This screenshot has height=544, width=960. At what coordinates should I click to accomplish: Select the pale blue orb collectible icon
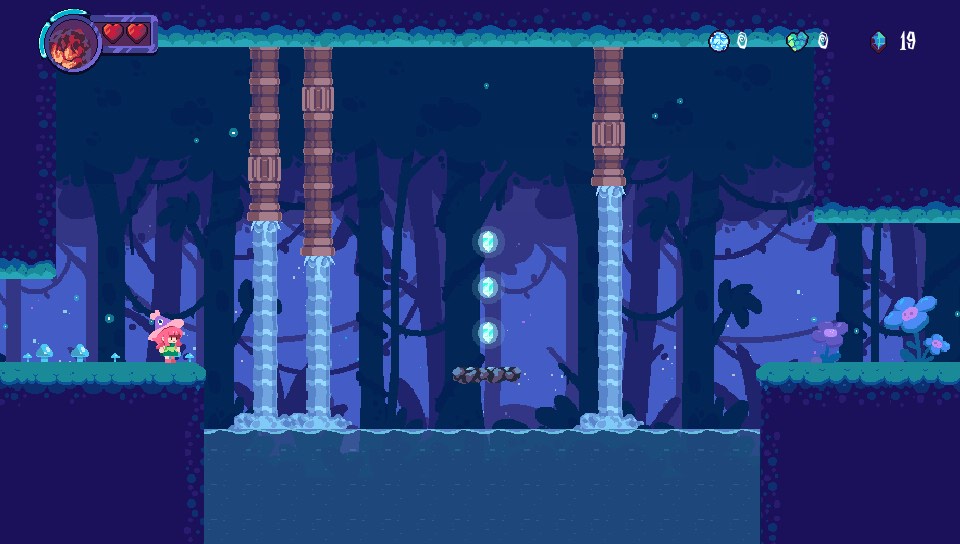(x=718, y=41)
